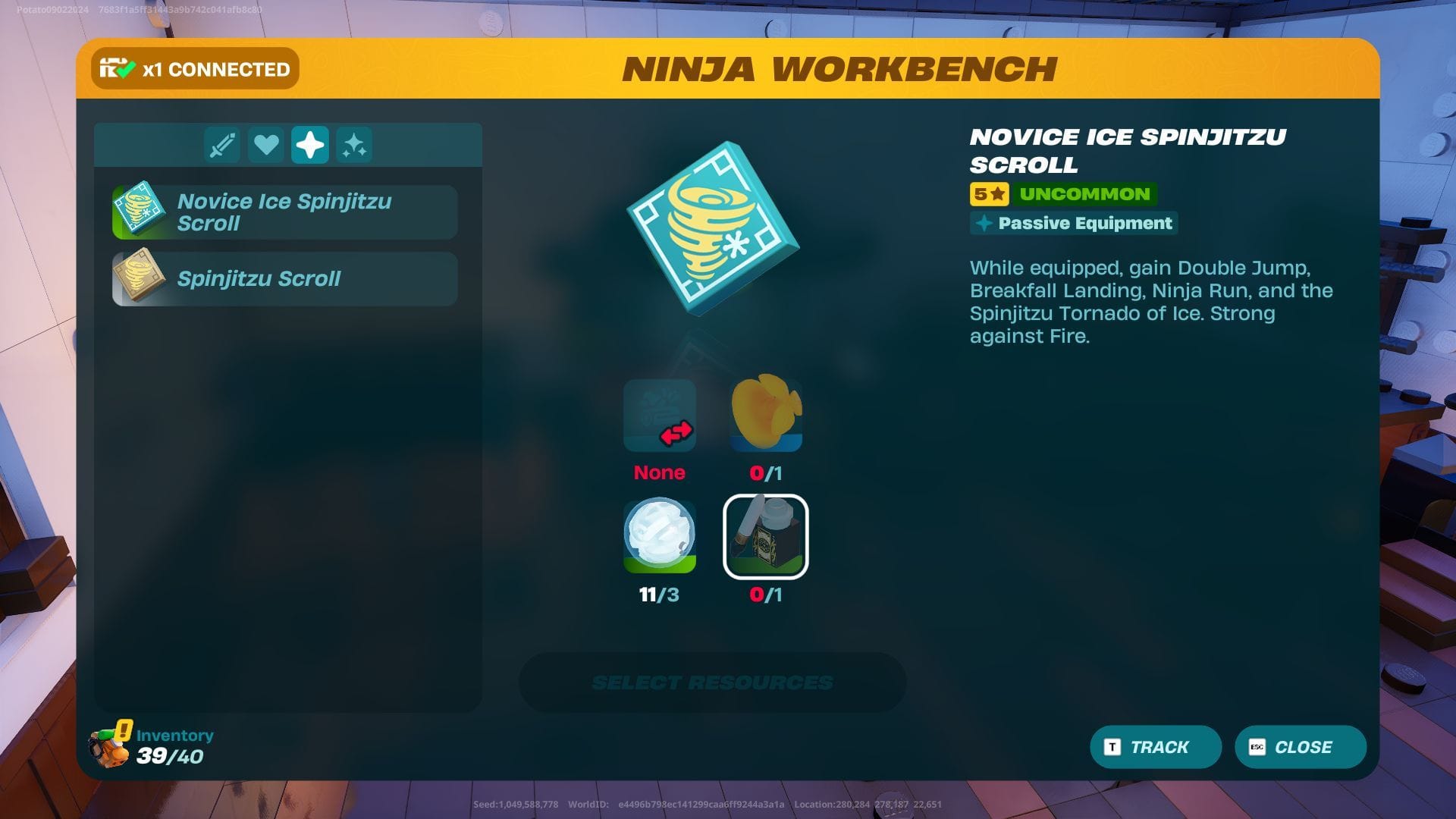Select the Novice Ice Spinjitzu Scroll recipe
This screenshot has width=1456, height=819.
coord(284,212)
